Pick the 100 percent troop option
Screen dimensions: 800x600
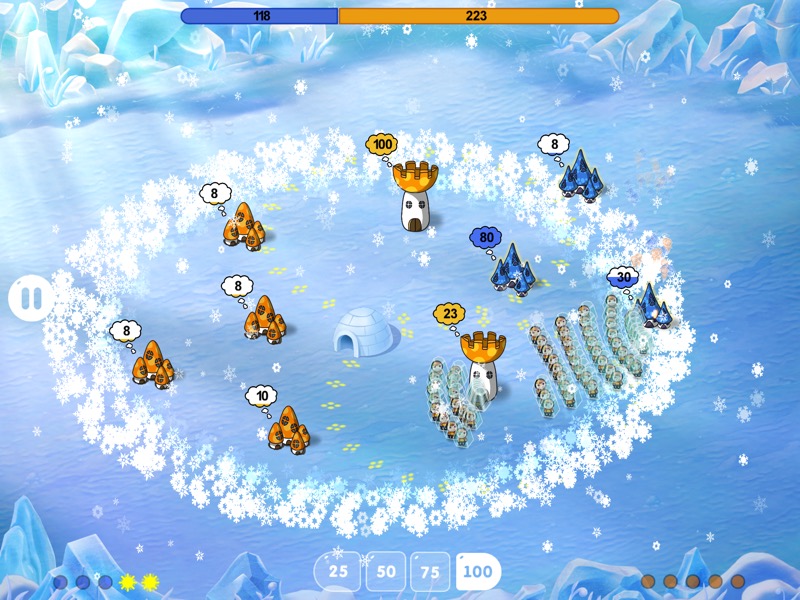(x=478, y=572)
